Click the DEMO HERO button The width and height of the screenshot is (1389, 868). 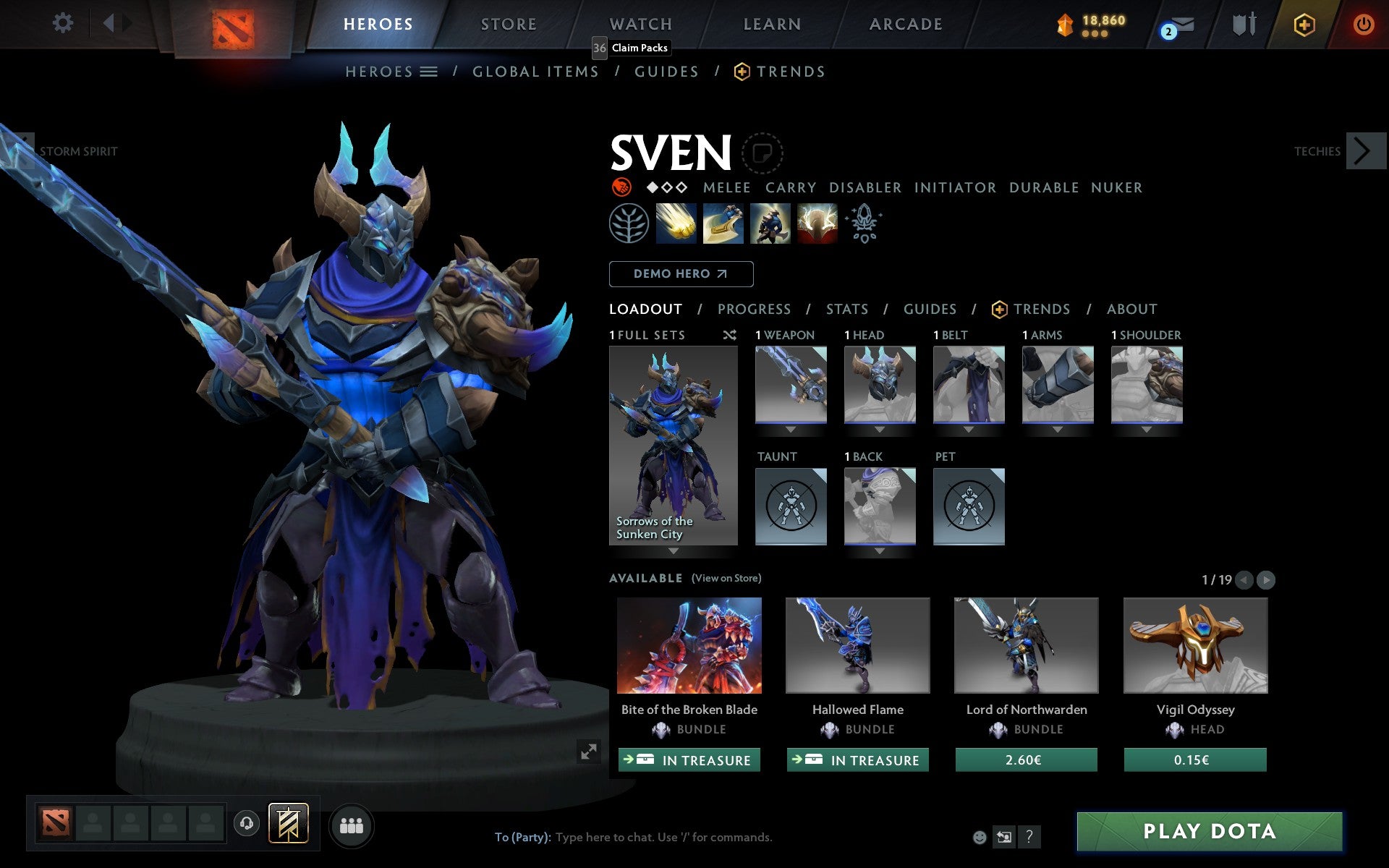[681, 273]
